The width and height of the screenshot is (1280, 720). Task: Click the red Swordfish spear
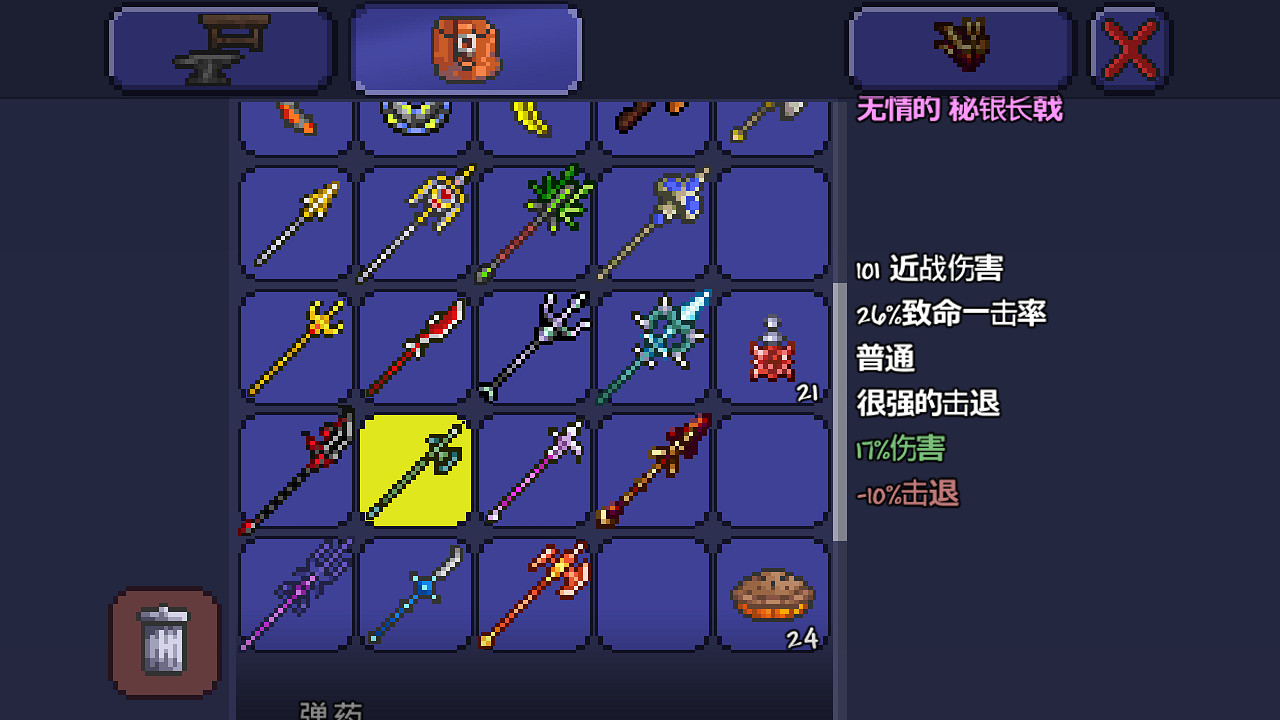pyautogui.click(x=416, y=345)
